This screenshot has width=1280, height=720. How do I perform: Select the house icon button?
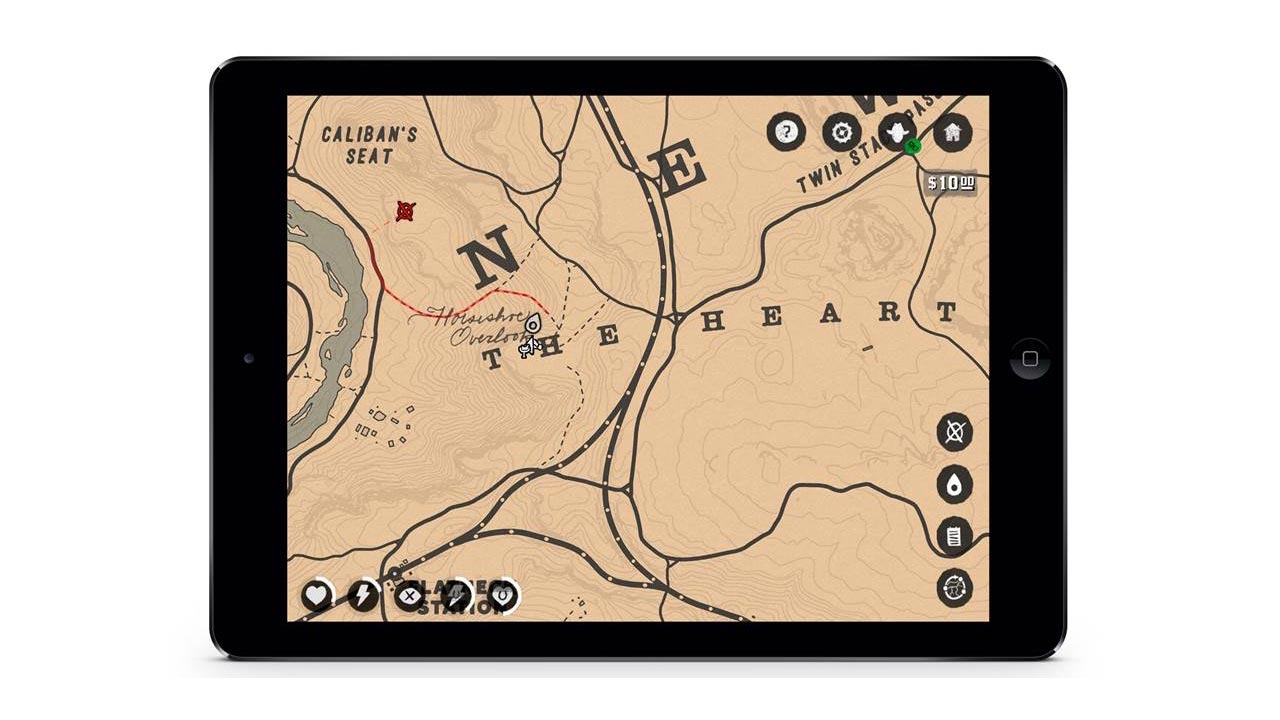click(952, 131)
